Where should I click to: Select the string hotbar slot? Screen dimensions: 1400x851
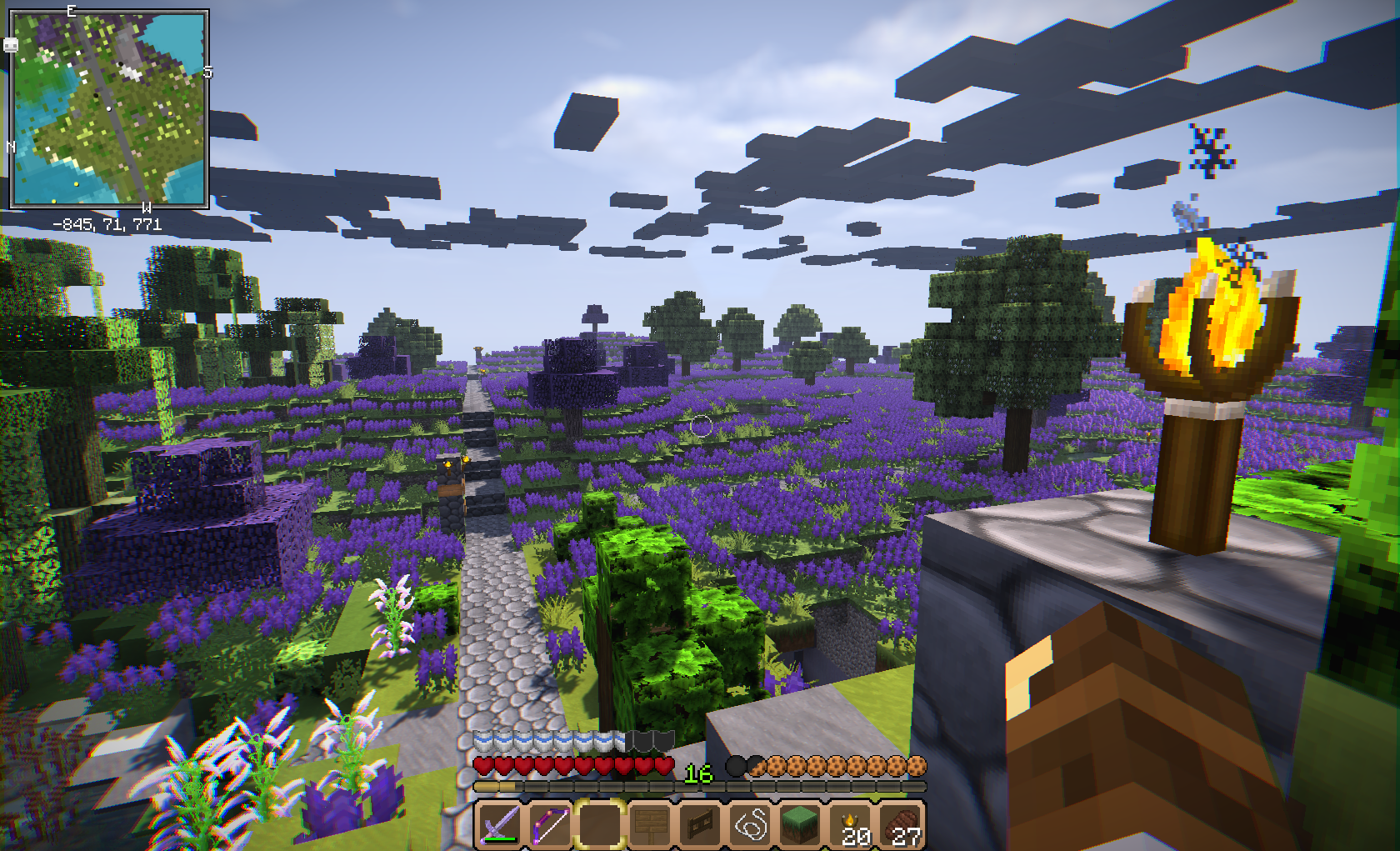pyautogui.click(x=750, y=824)
